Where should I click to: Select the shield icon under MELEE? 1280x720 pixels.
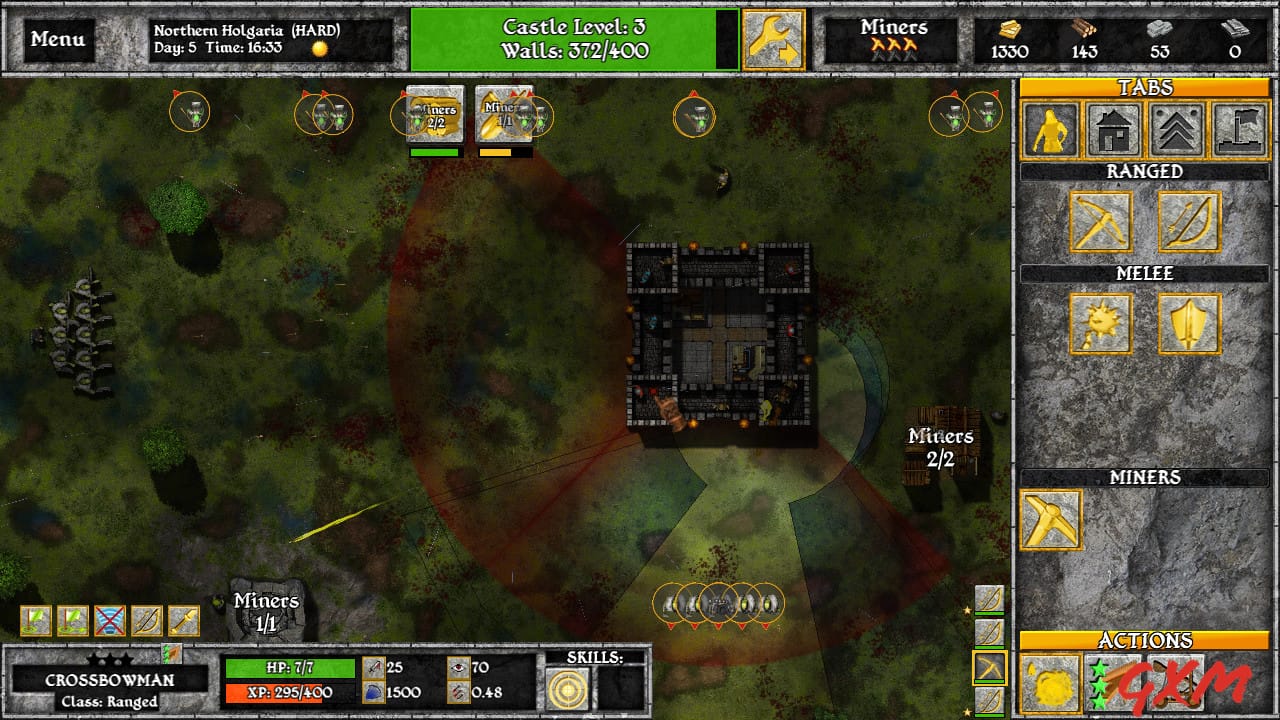coord(1192,324)
